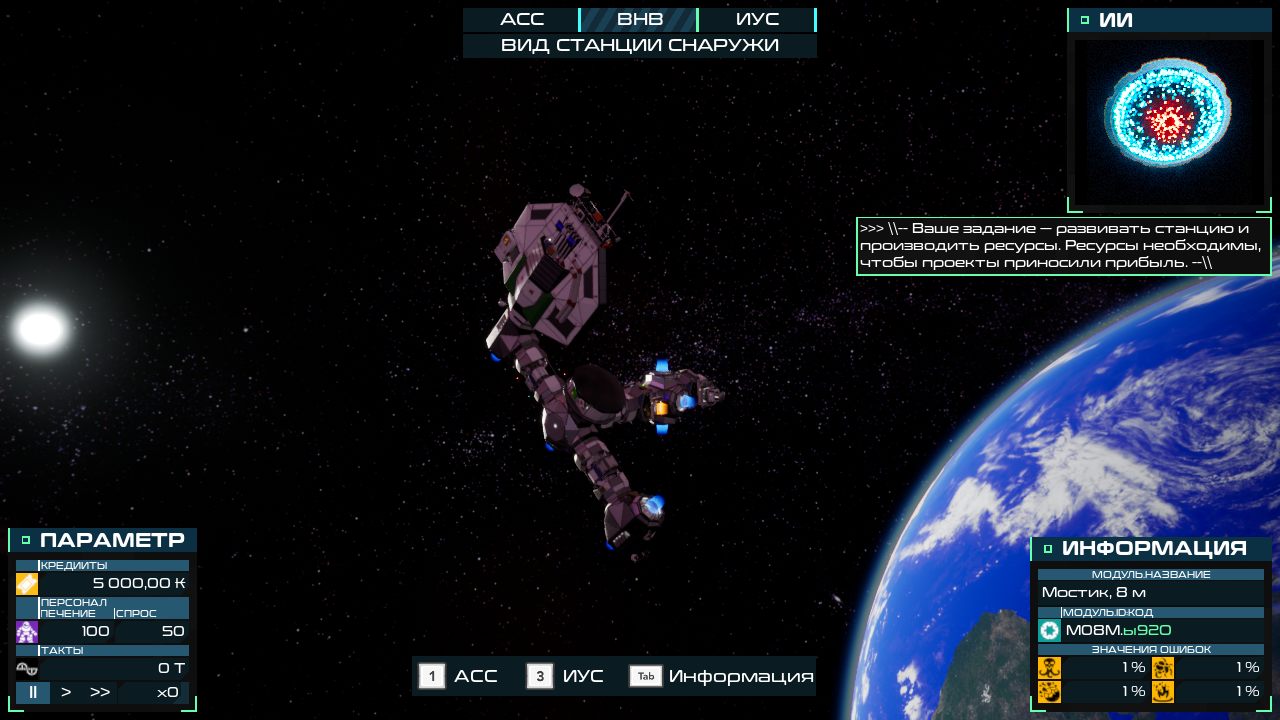Click the AI task message box
This screenshot has height=720, width=1280.
point(1063,246)
